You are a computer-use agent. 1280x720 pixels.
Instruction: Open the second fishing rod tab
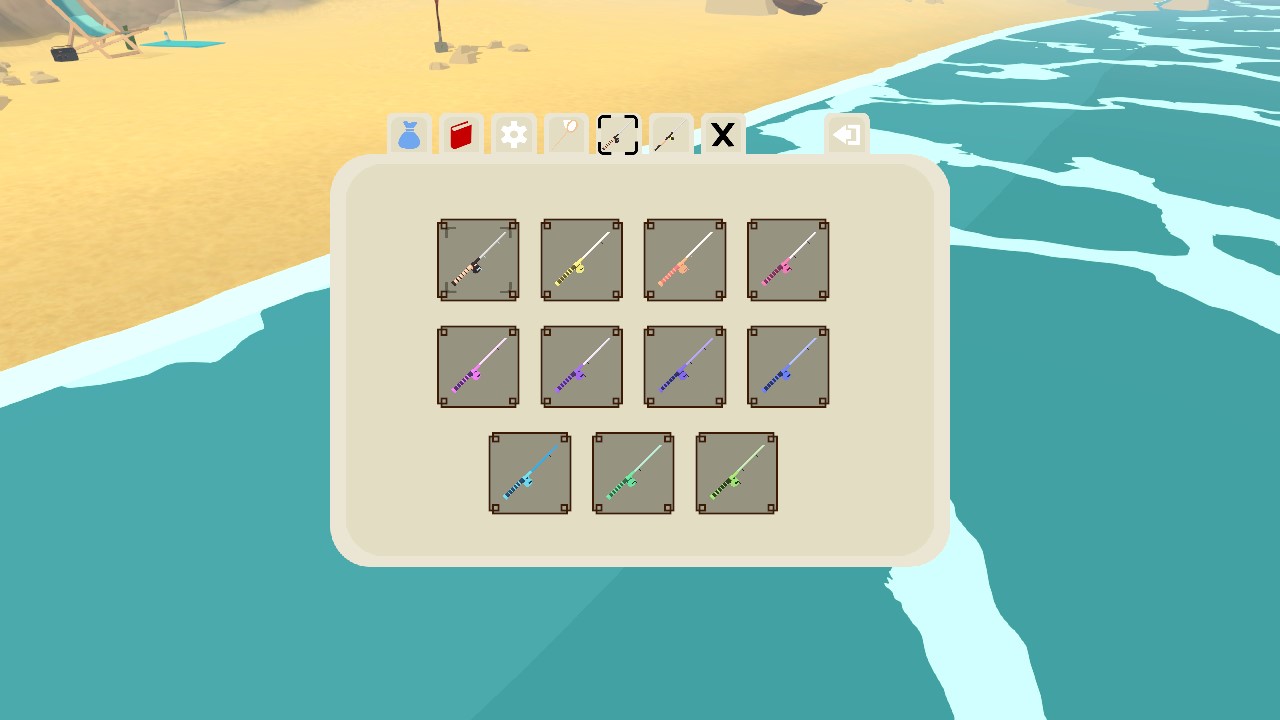[669, 136]
